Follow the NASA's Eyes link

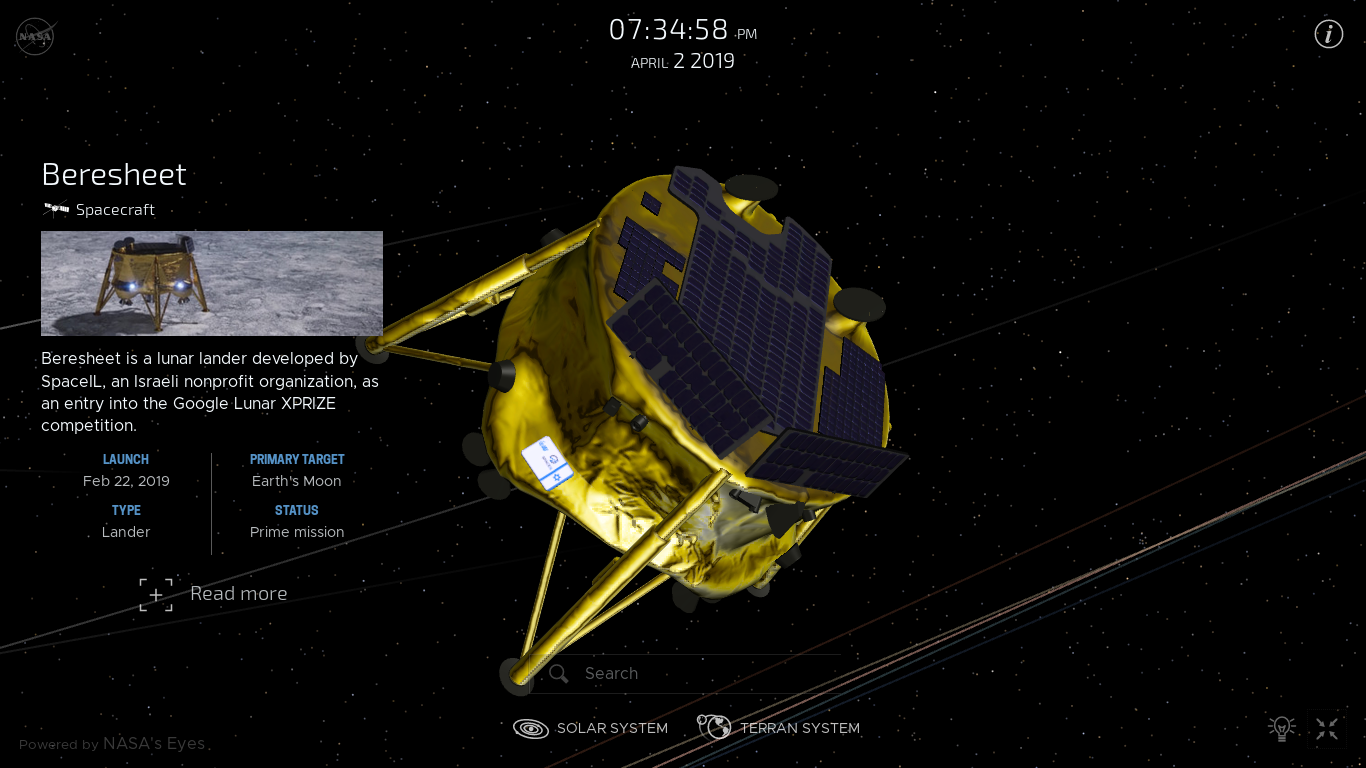coord(154,743)
